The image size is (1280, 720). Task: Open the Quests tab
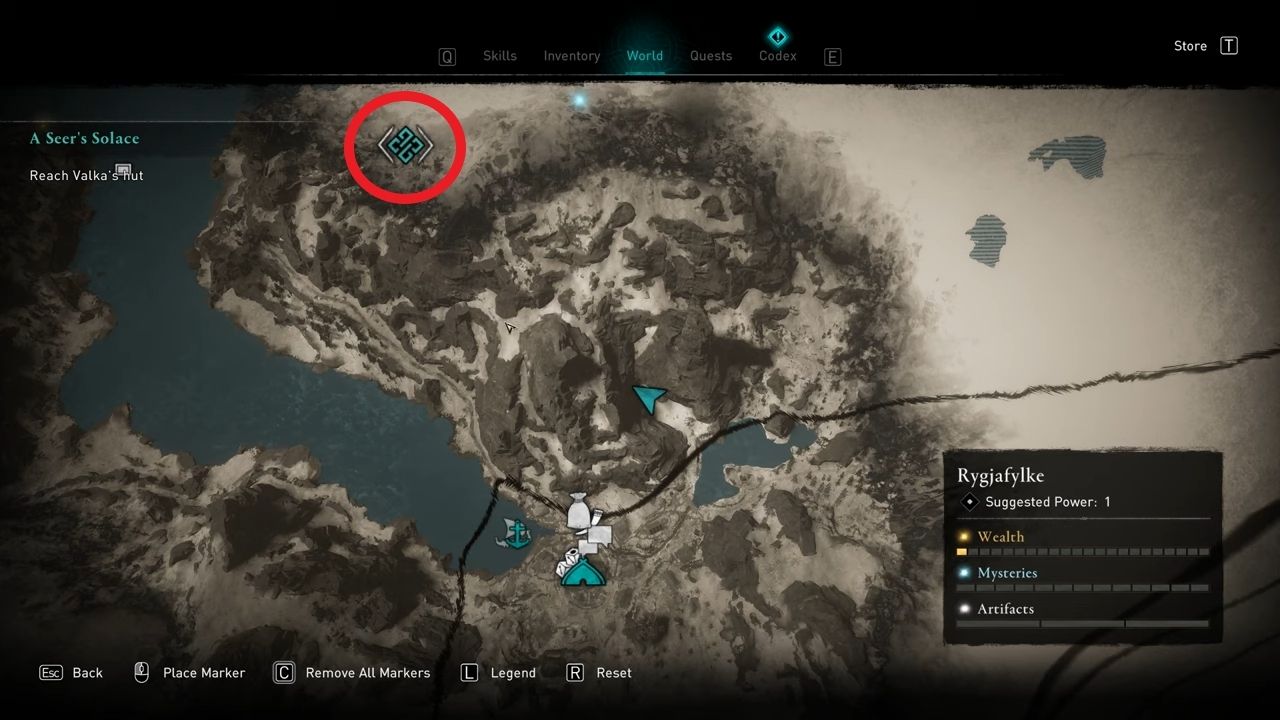click(710, 56)
